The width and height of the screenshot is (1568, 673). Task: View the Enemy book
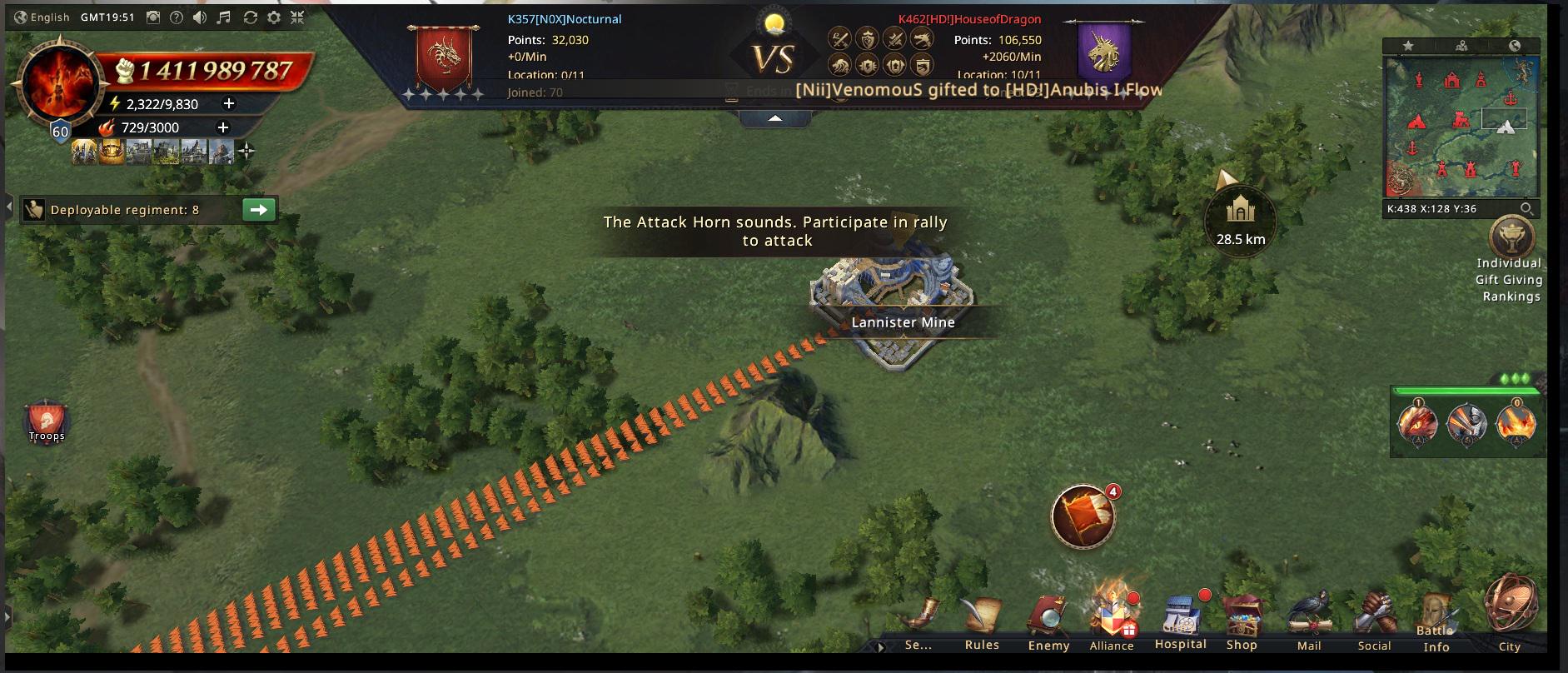coord(1048,623)
